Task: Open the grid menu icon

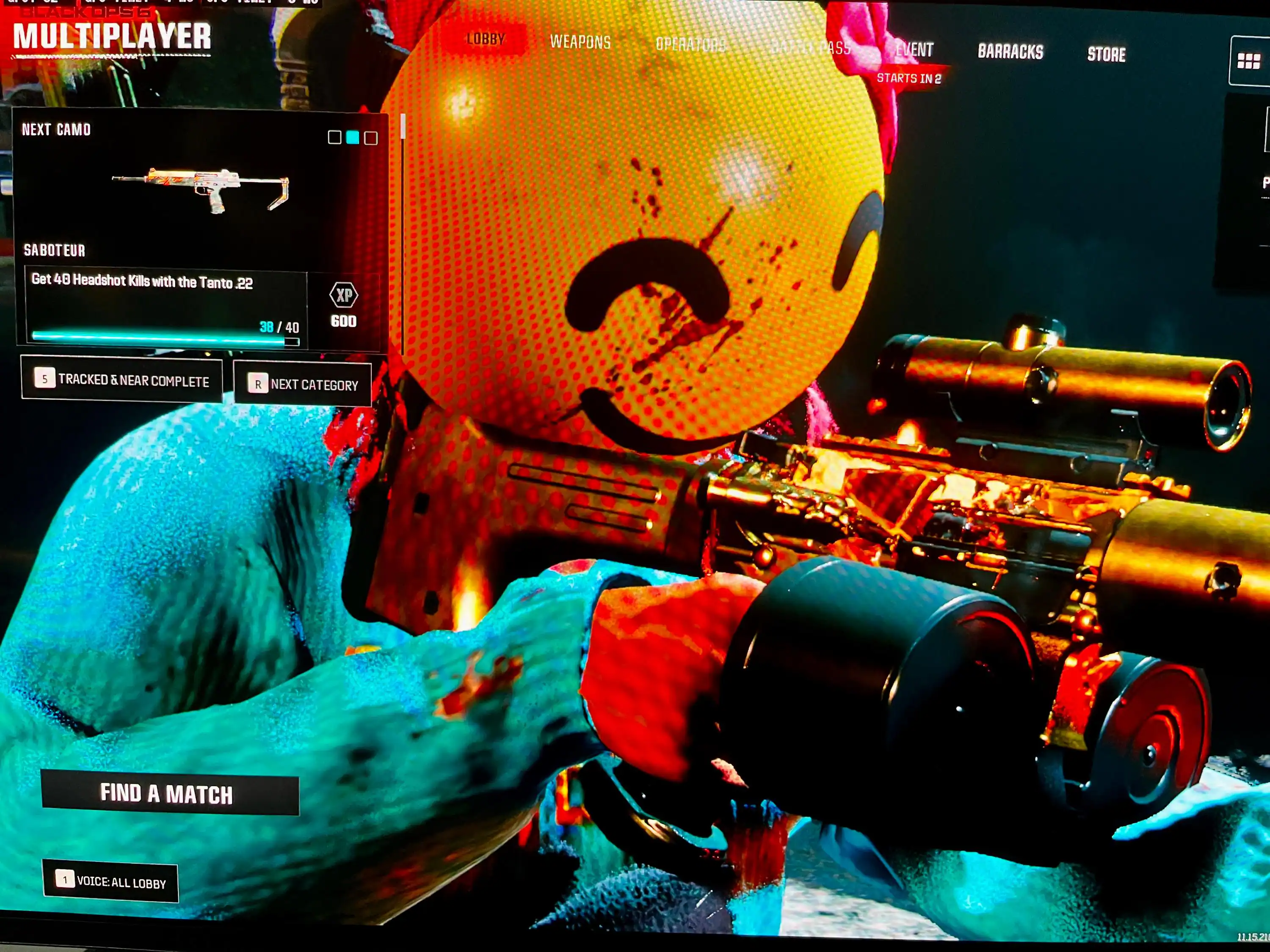Action: click(x=1248, y=61)
